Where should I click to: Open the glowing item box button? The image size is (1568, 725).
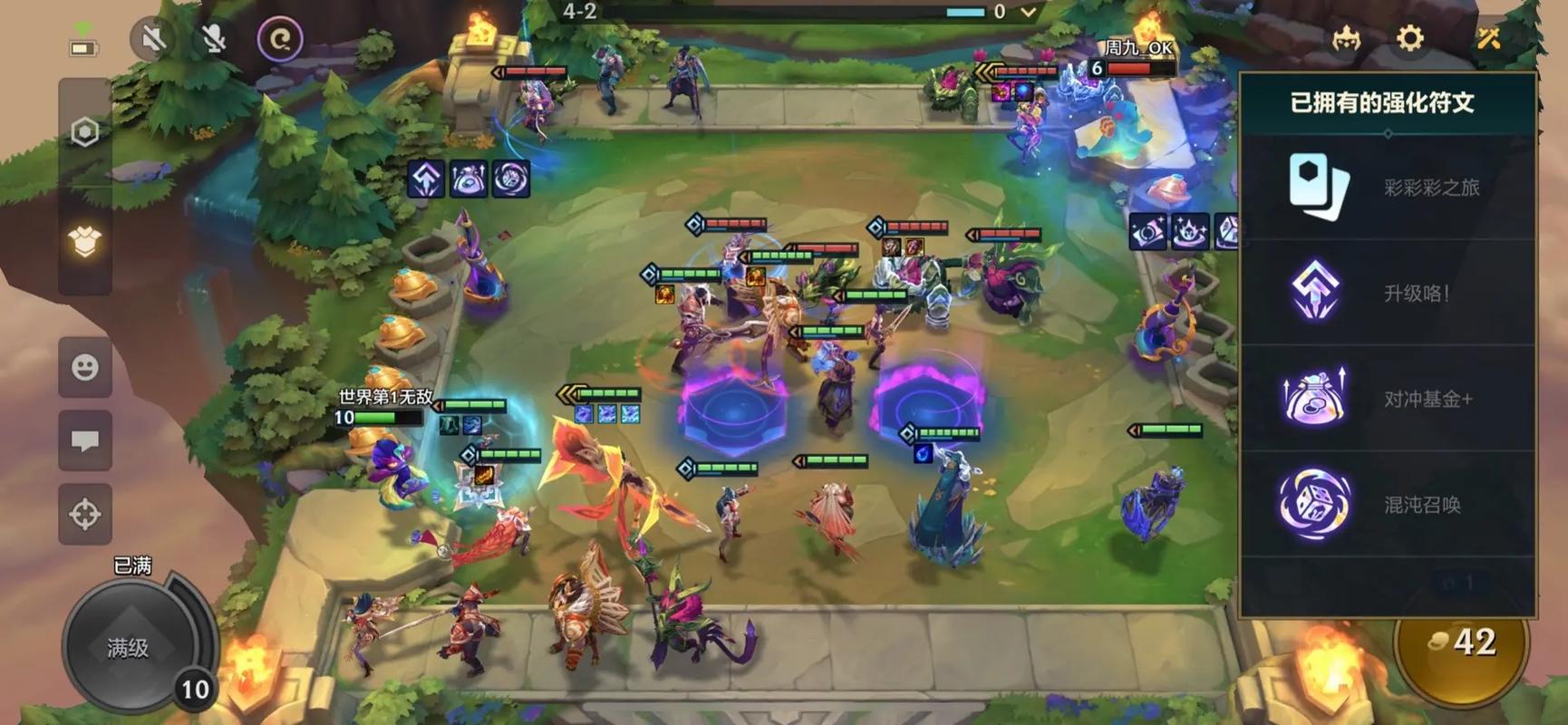pos(85,242)
